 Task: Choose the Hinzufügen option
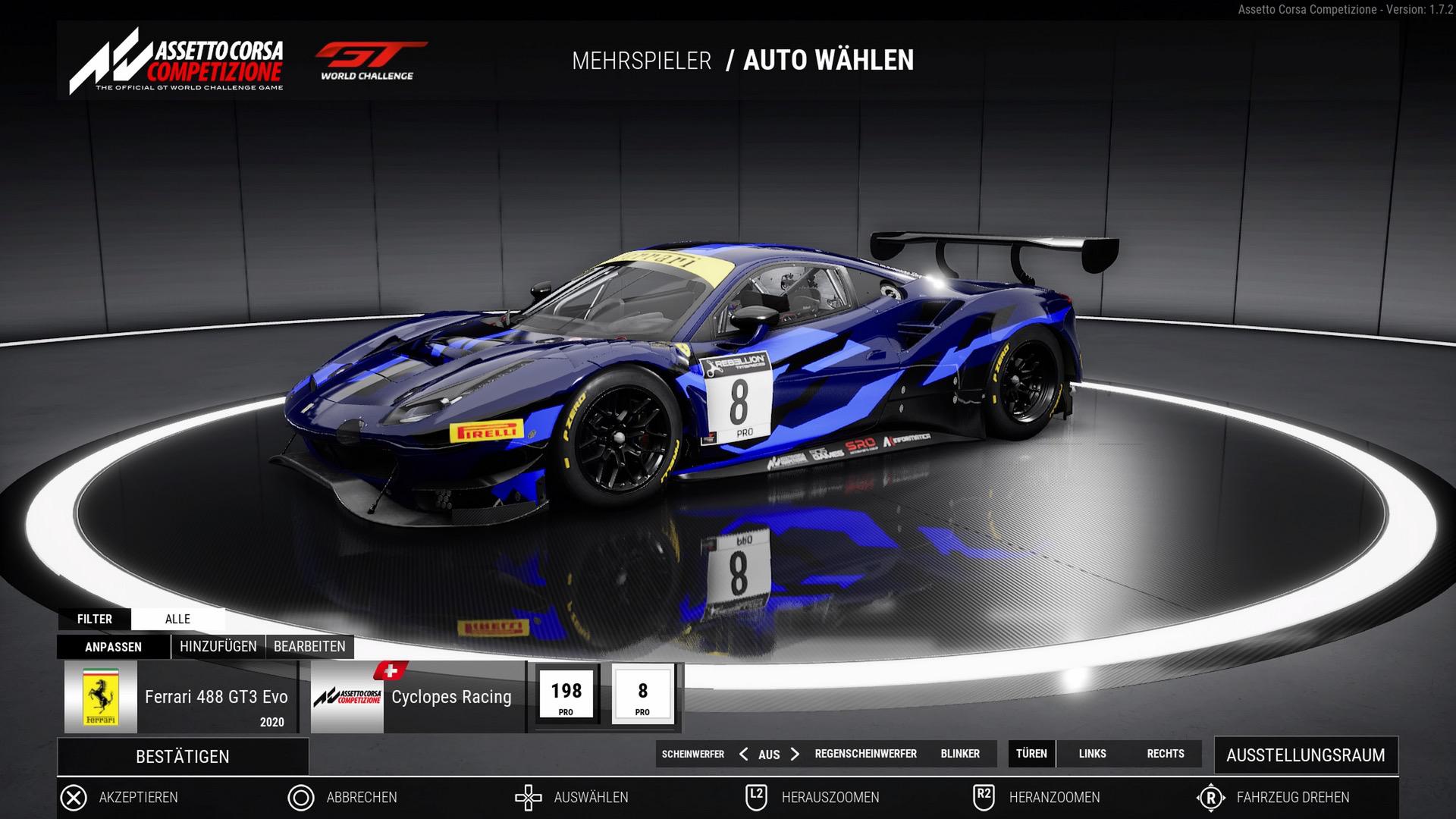pos(218,647)
